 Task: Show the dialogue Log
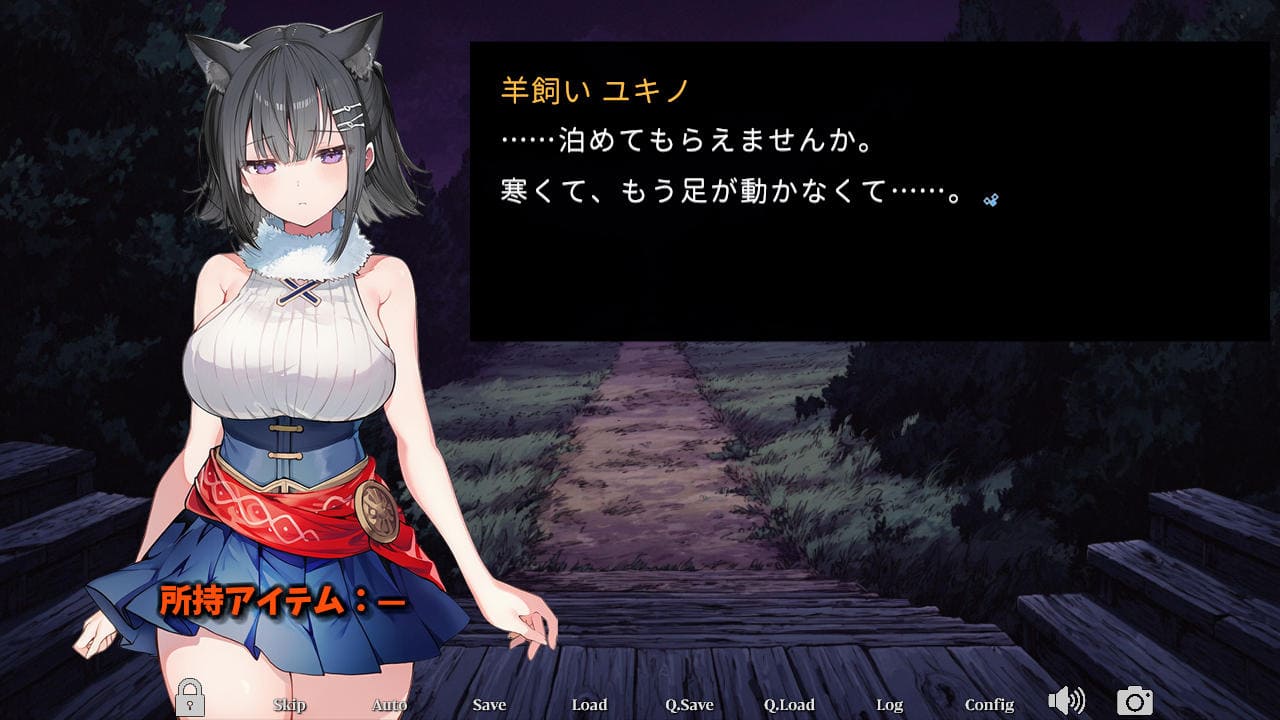point(889,704)
